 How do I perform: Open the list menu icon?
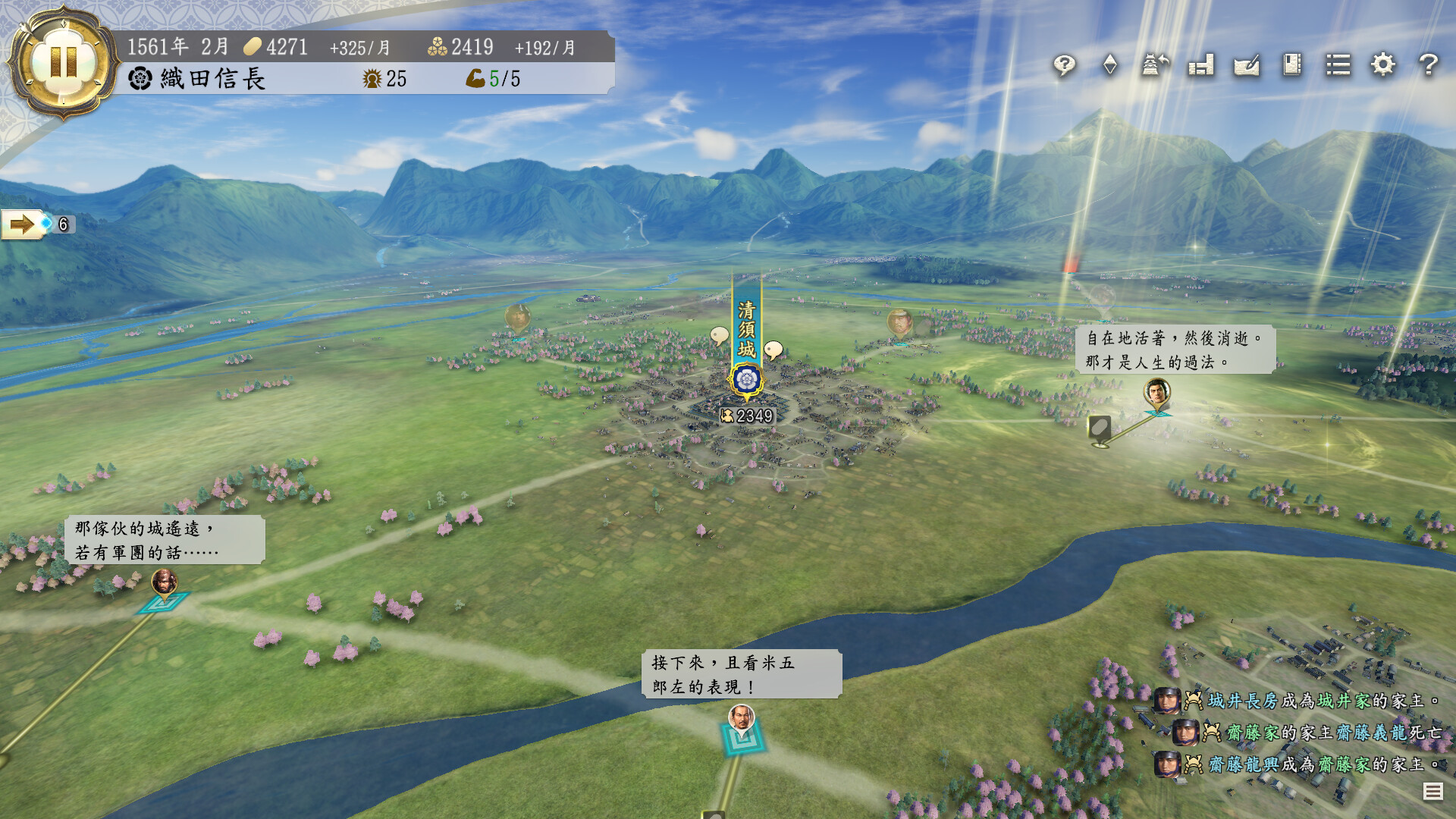(1338, 65)
